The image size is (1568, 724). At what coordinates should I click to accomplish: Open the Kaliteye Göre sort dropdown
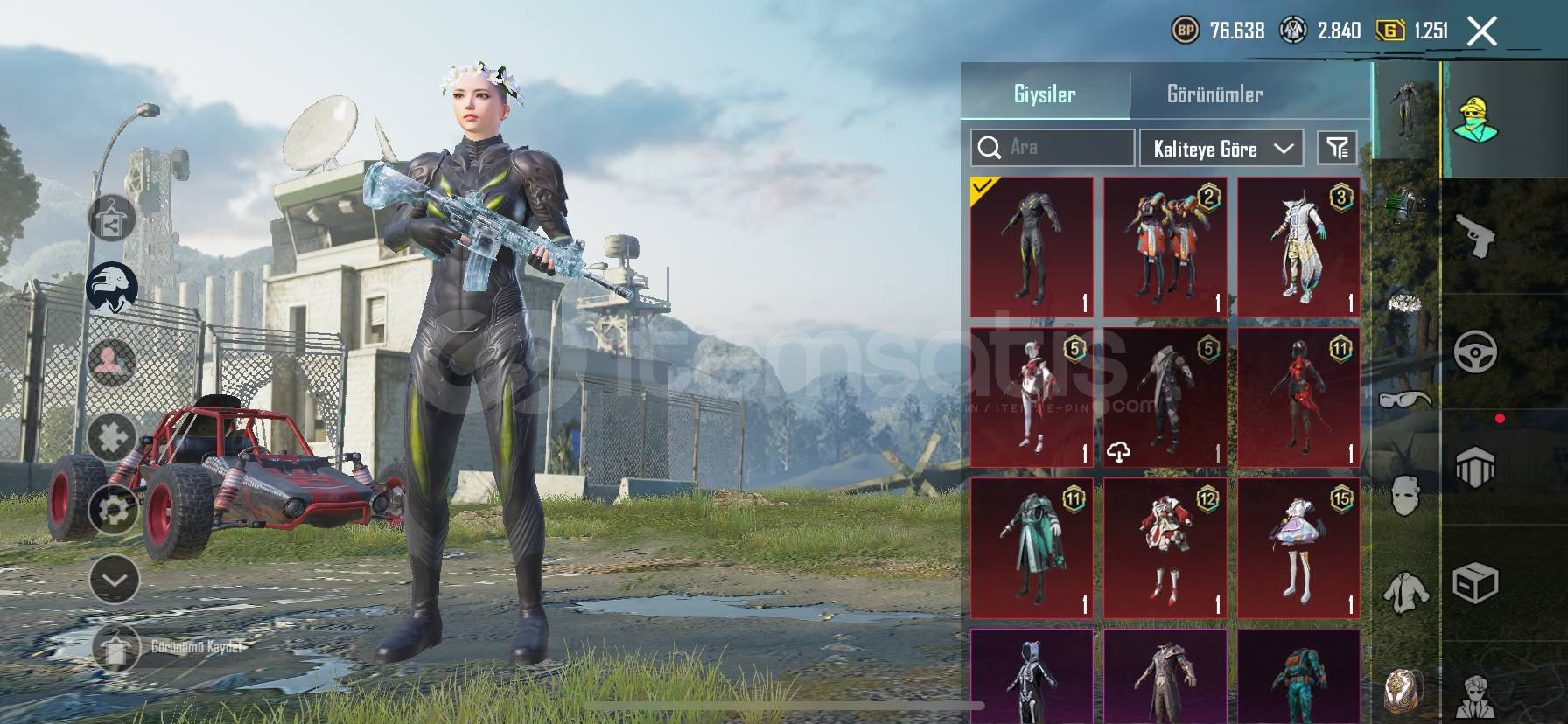click(x=1221, y=149)
